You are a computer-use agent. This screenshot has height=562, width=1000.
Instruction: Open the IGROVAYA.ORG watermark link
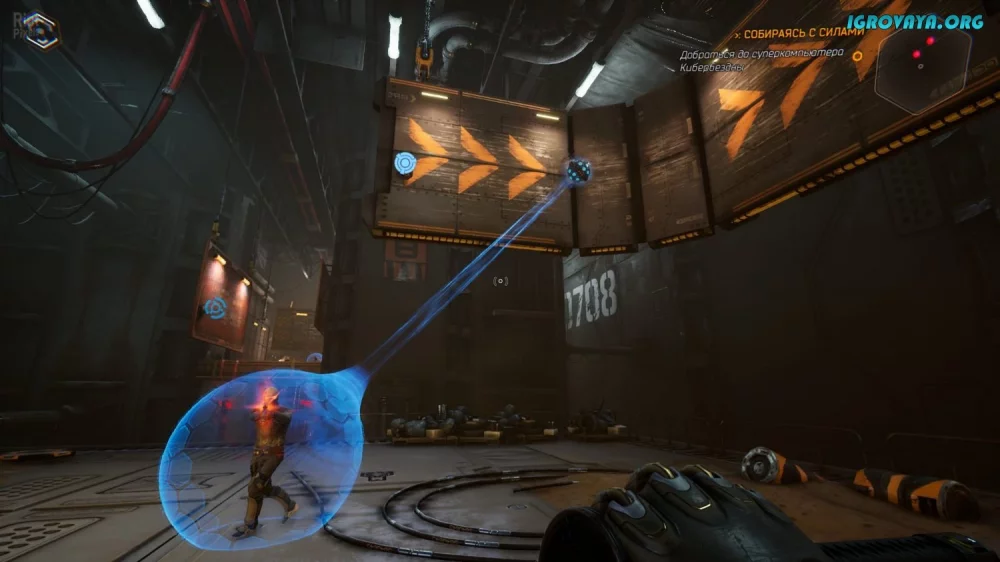(915, 20)
